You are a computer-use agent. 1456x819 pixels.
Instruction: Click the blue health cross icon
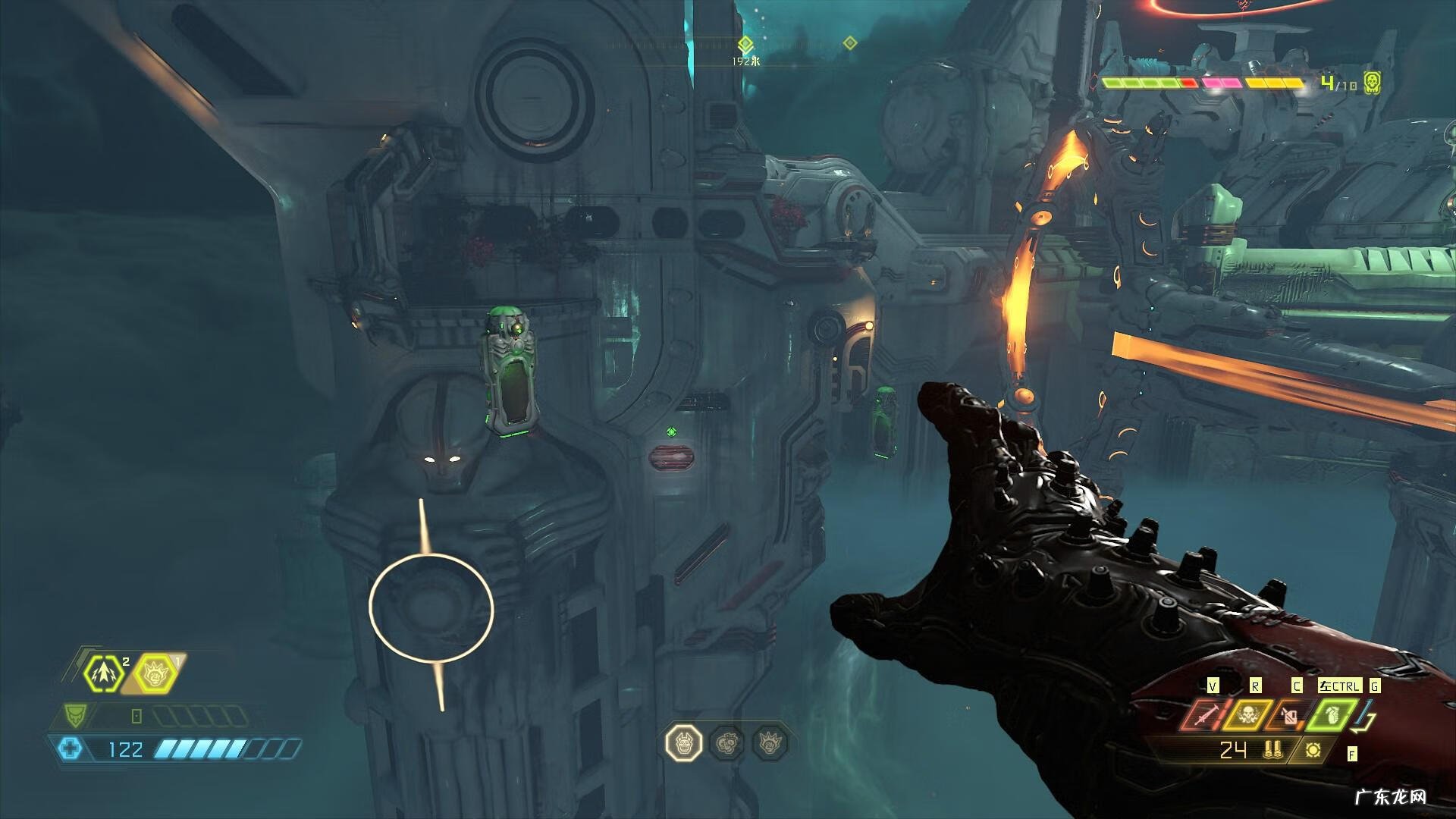point(71,749)
